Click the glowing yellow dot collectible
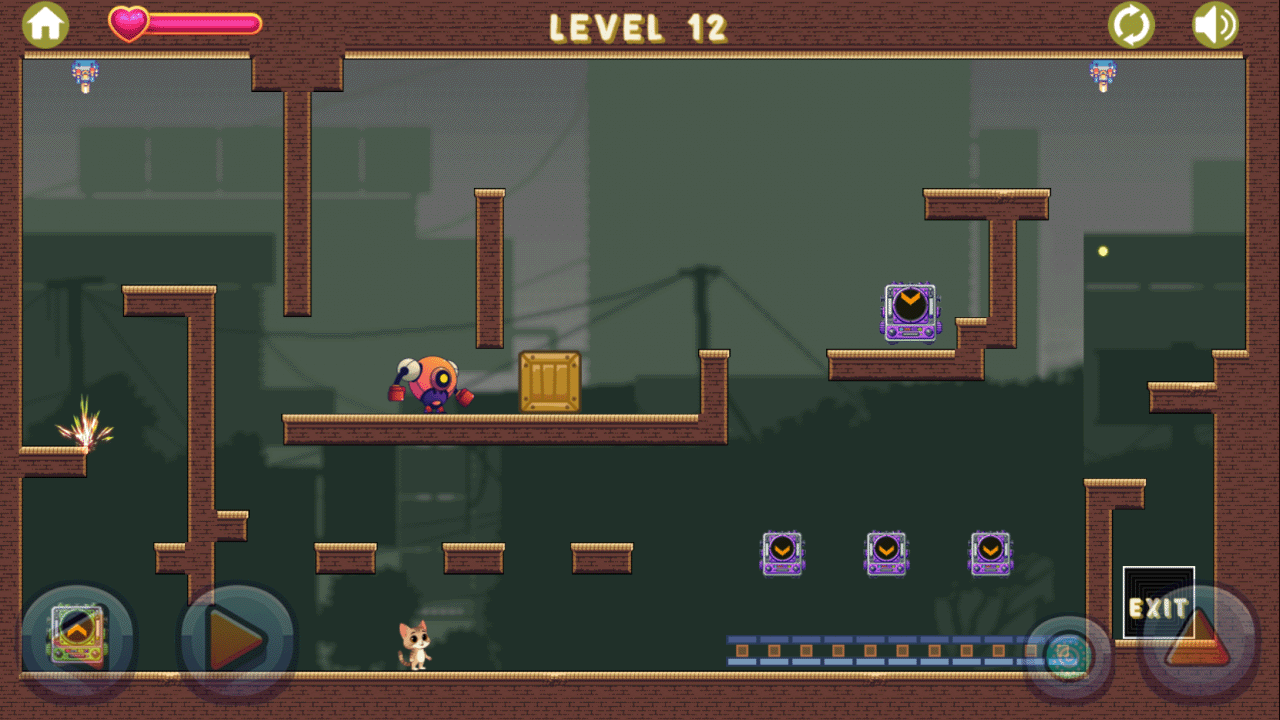The width and height of the screenshot is (1280, 720). point(1102,252)
